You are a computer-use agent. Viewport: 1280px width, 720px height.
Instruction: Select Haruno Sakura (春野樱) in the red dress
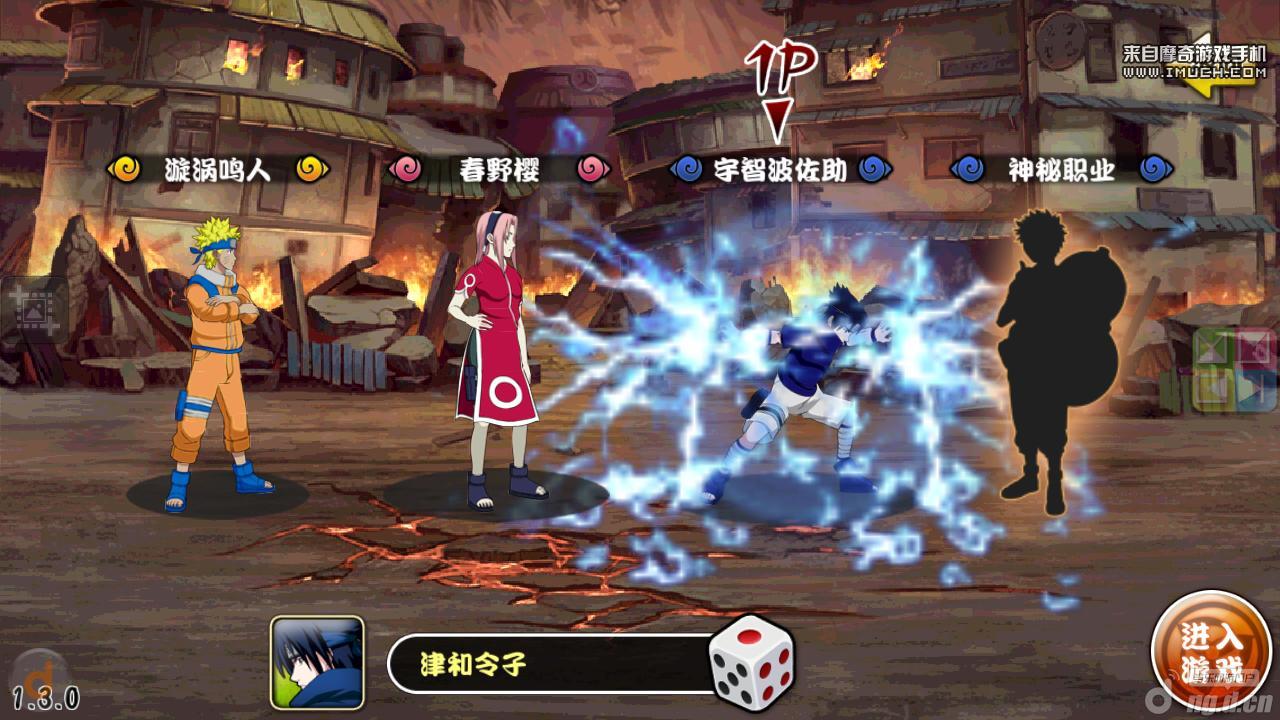point(490,360)
